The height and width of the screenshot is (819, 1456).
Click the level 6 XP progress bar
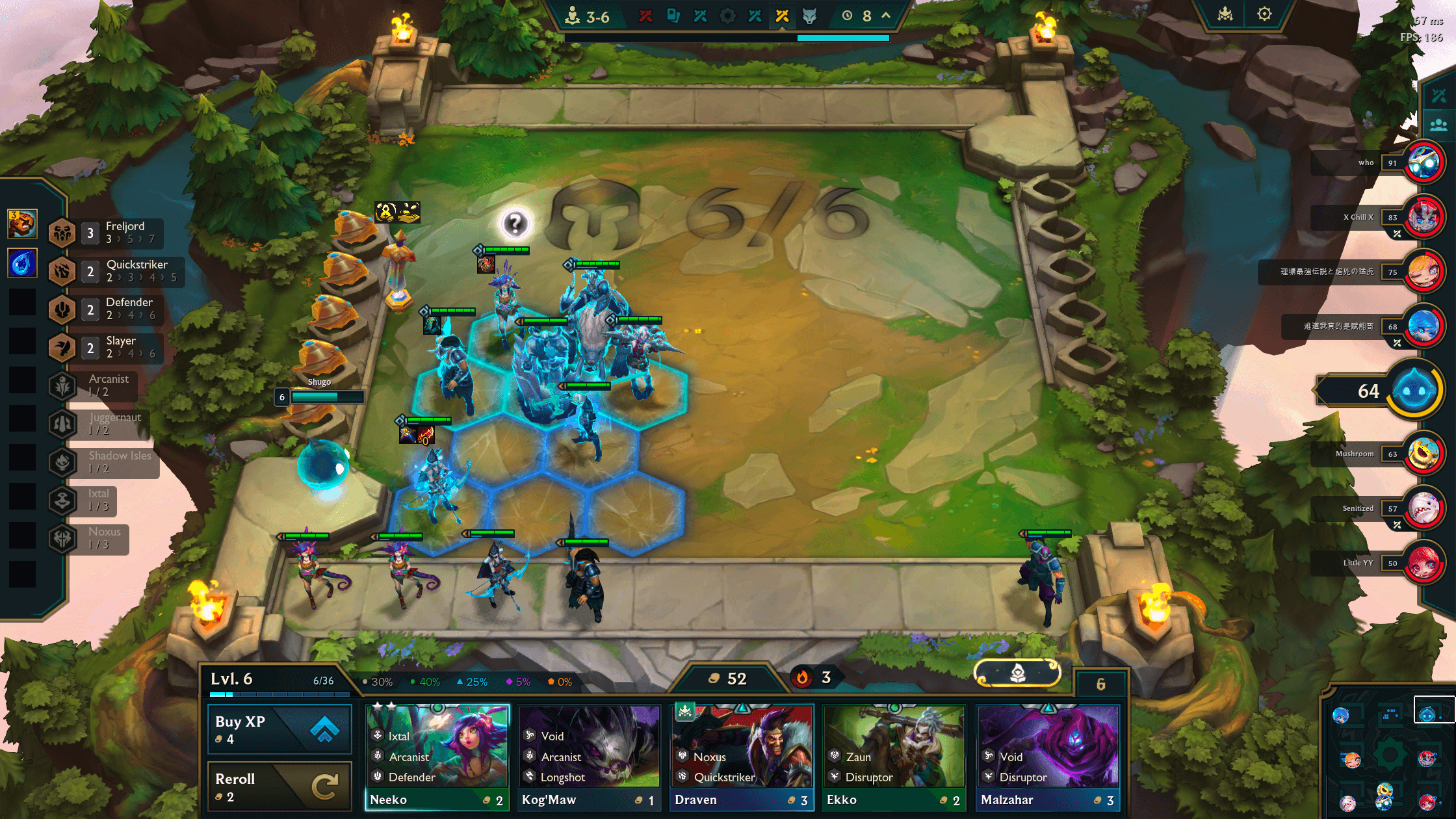click(x=279, y=694)
